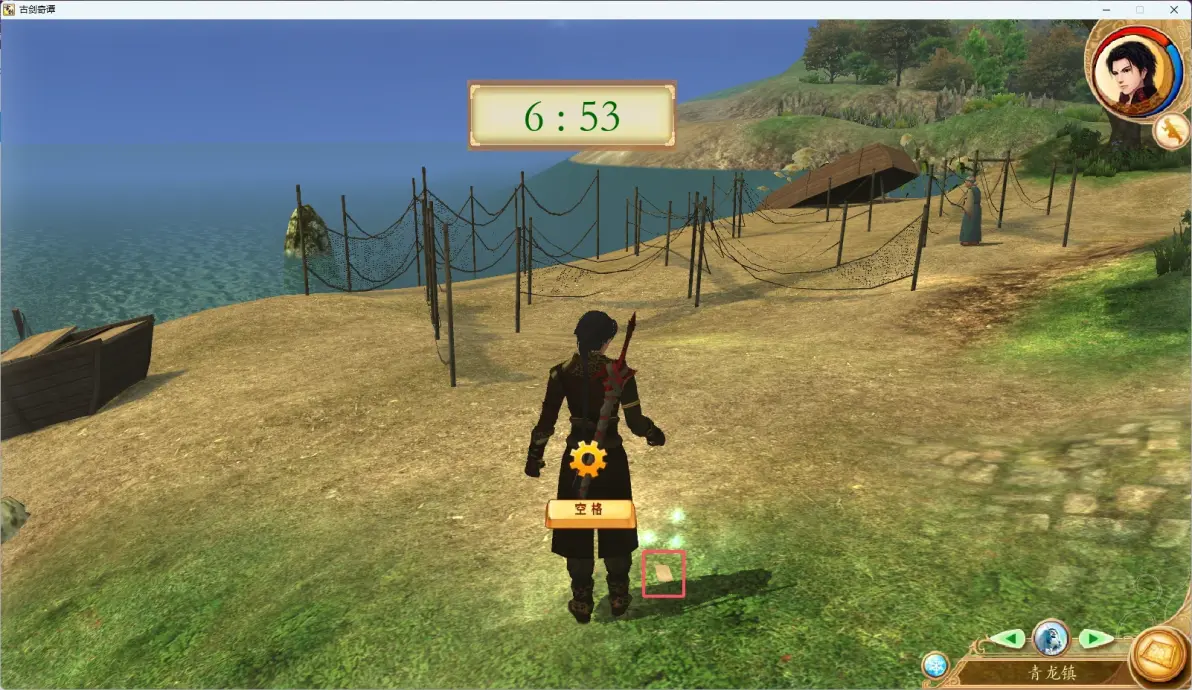Screen dimensions: 1192x690
Task: Select the white beast icon between arrows
Action: pos(1051,636)
